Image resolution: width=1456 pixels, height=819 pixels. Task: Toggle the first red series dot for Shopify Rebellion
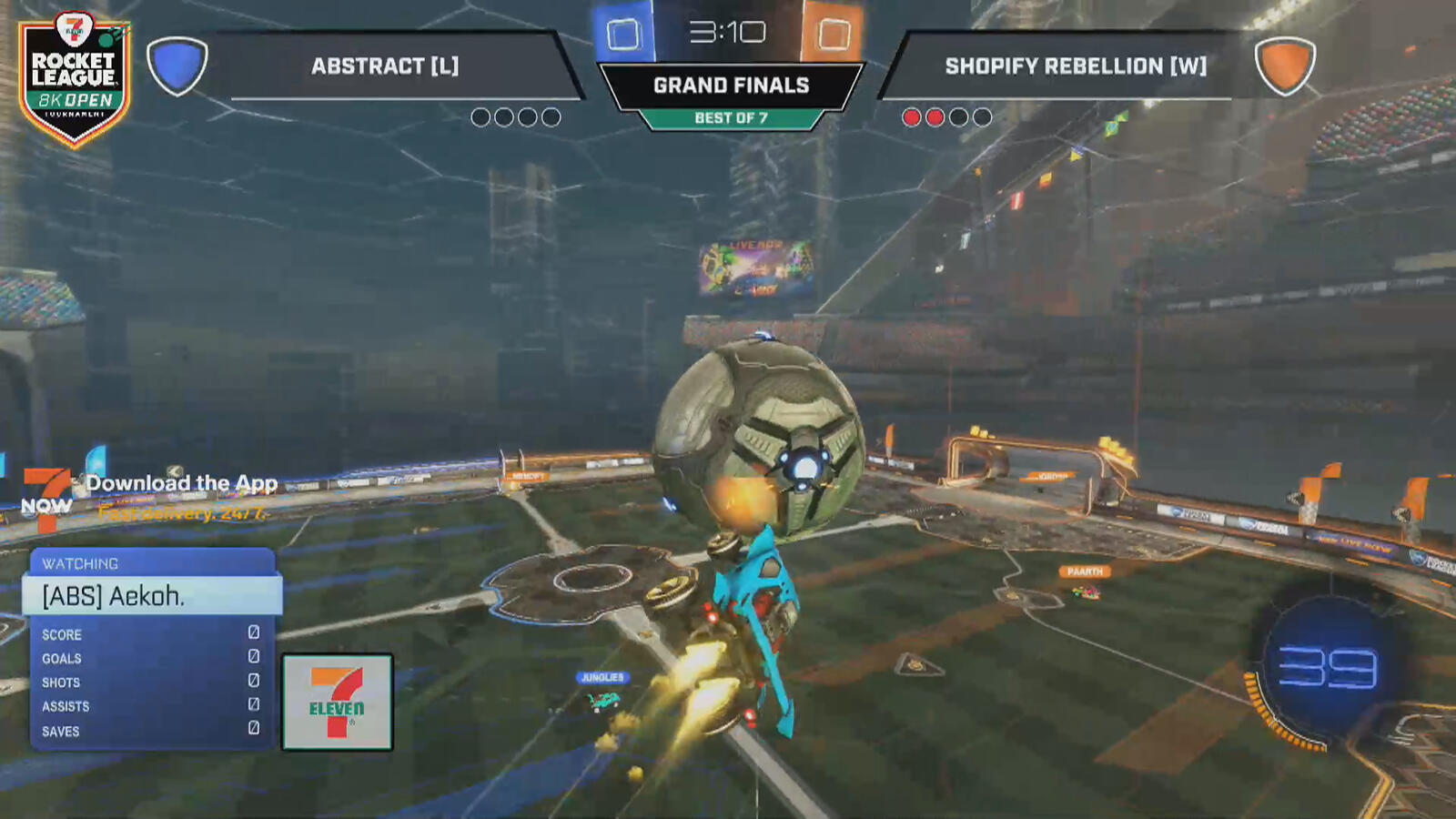click(912, 116)
